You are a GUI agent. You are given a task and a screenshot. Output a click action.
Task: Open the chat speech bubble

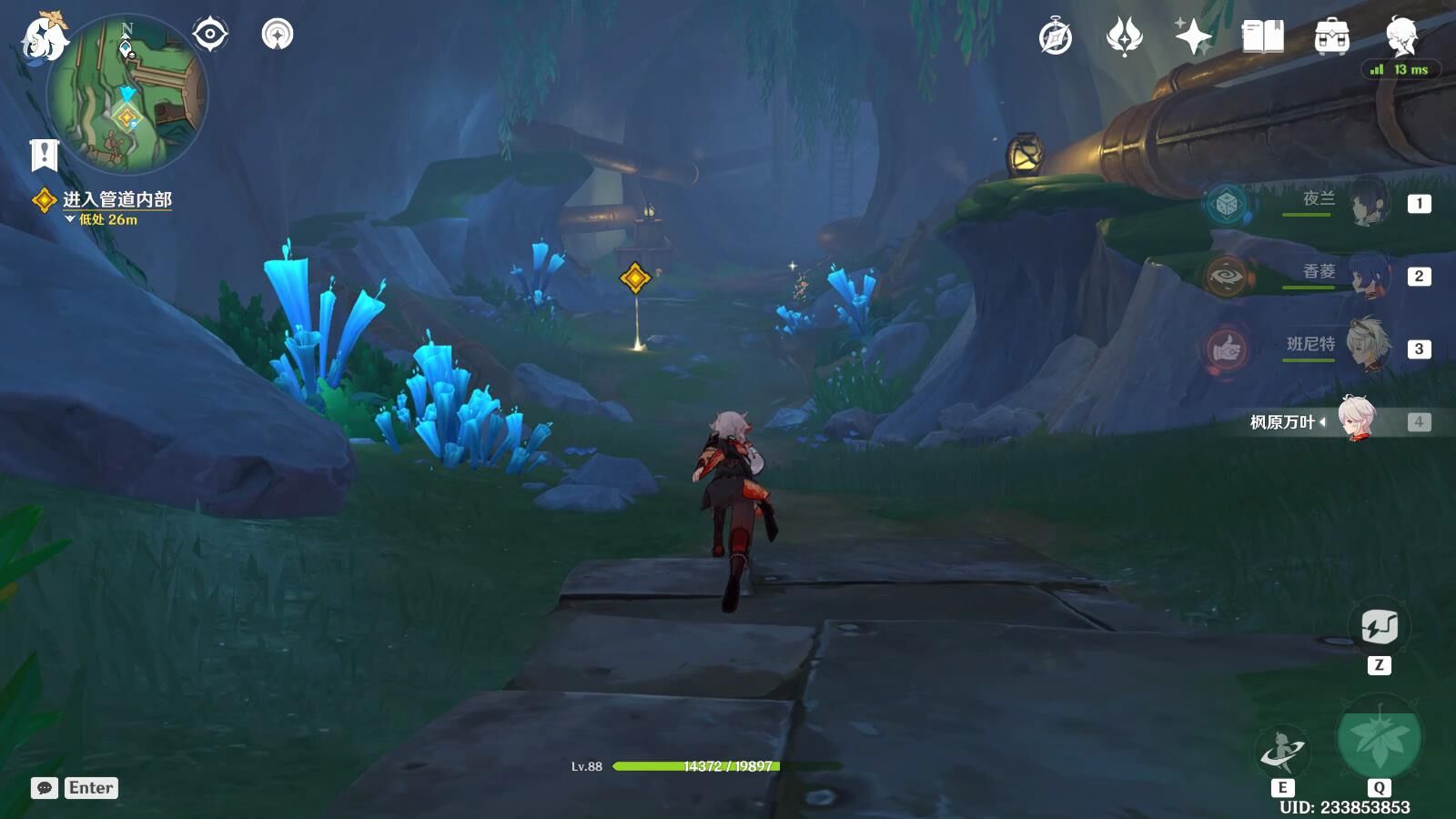point(45,788)
